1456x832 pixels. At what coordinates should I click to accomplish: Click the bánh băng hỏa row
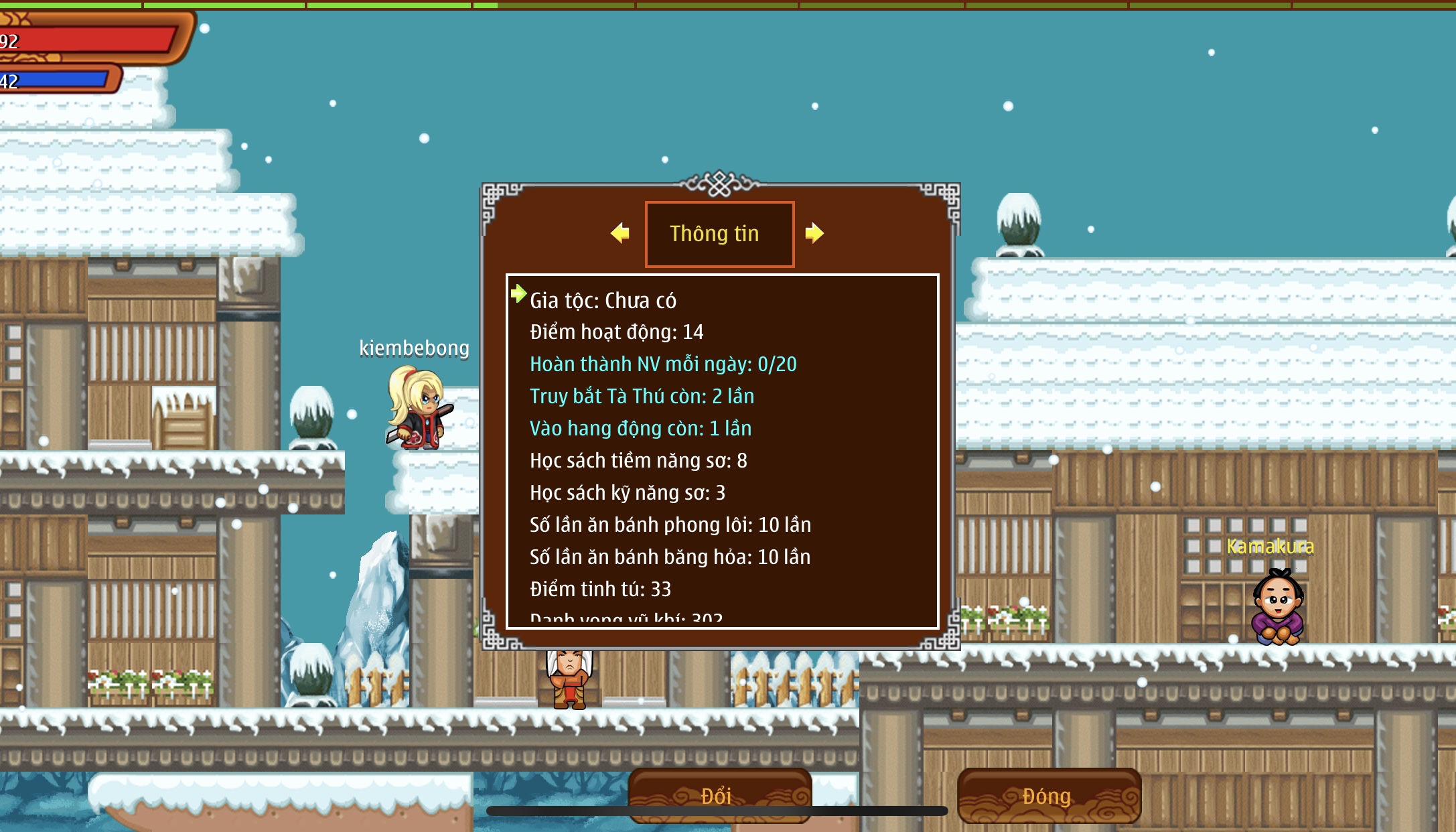[670, 557]
